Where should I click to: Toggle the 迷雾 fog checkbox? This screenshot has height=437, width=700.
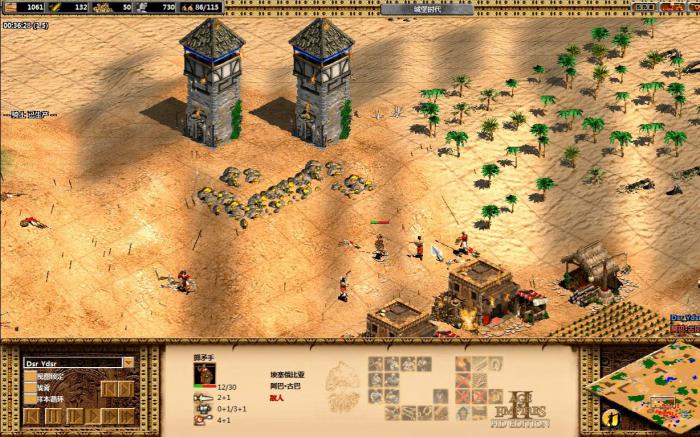[x=30, y=388]
